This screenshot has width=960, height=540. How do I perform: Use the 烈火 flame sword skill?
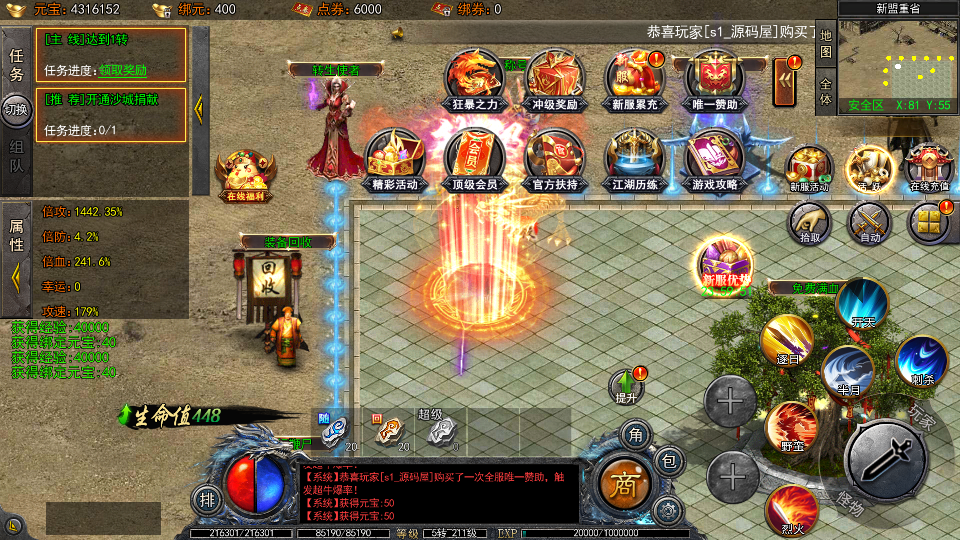coord(790,510)
